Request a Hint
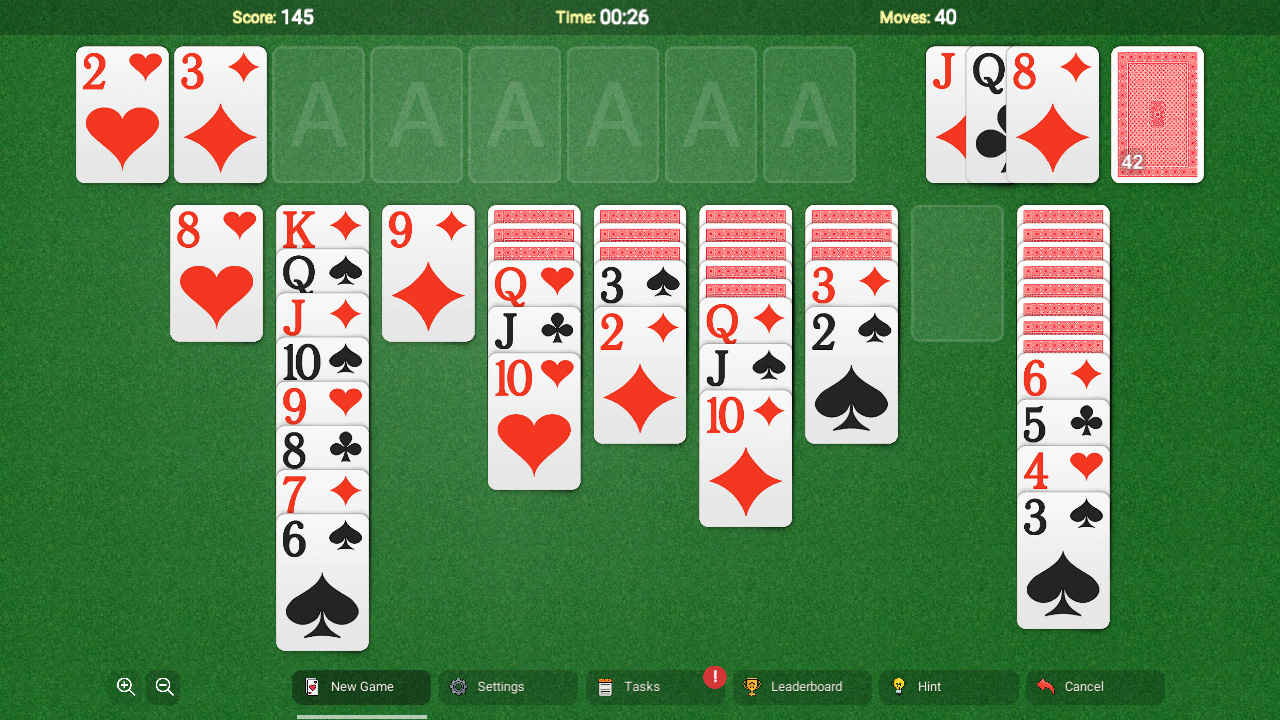Viewport: 1280px width, 720px height. [x=930, y=687]
